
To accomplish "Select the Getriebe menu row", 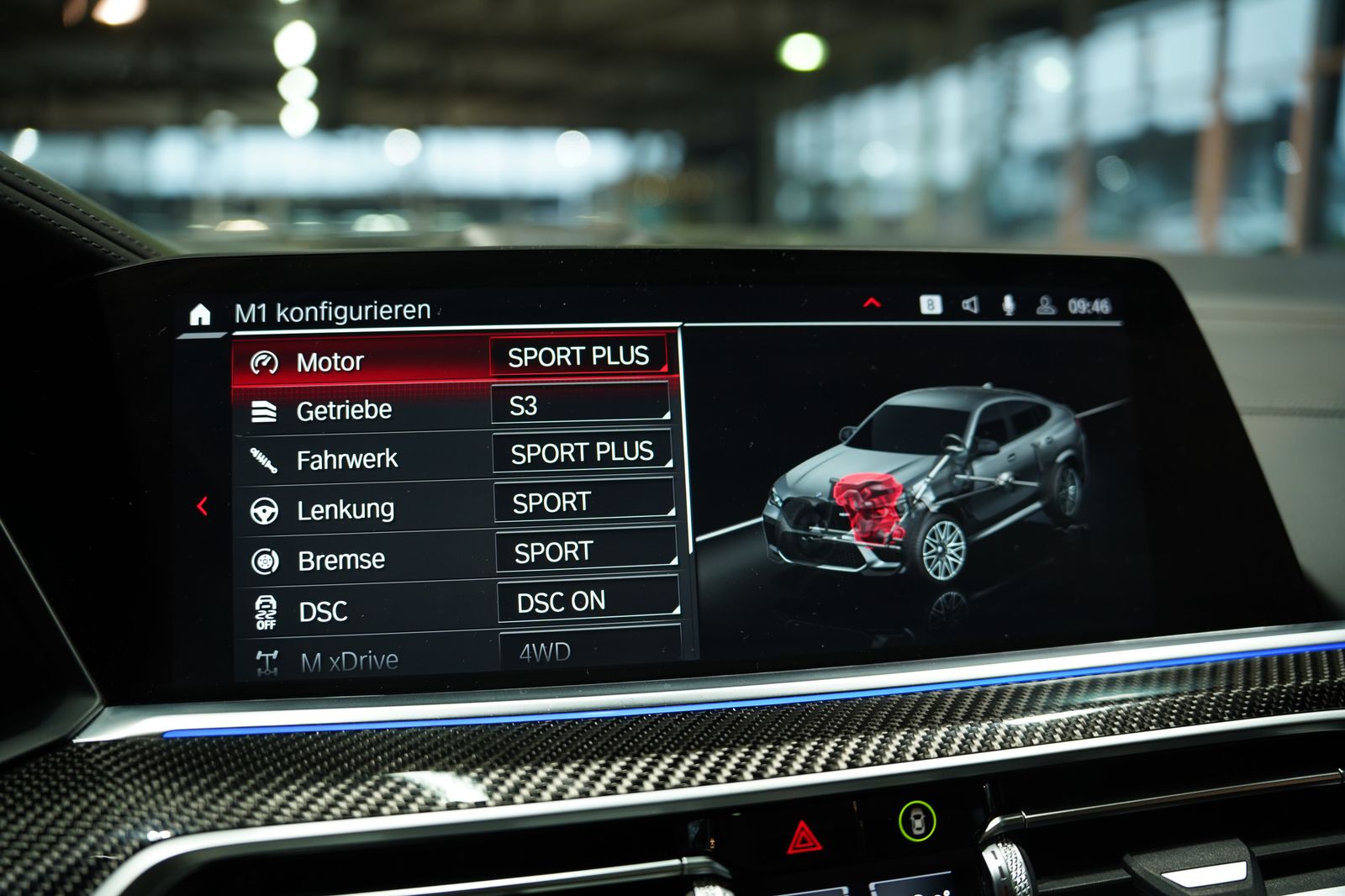I will click(344, 410).
